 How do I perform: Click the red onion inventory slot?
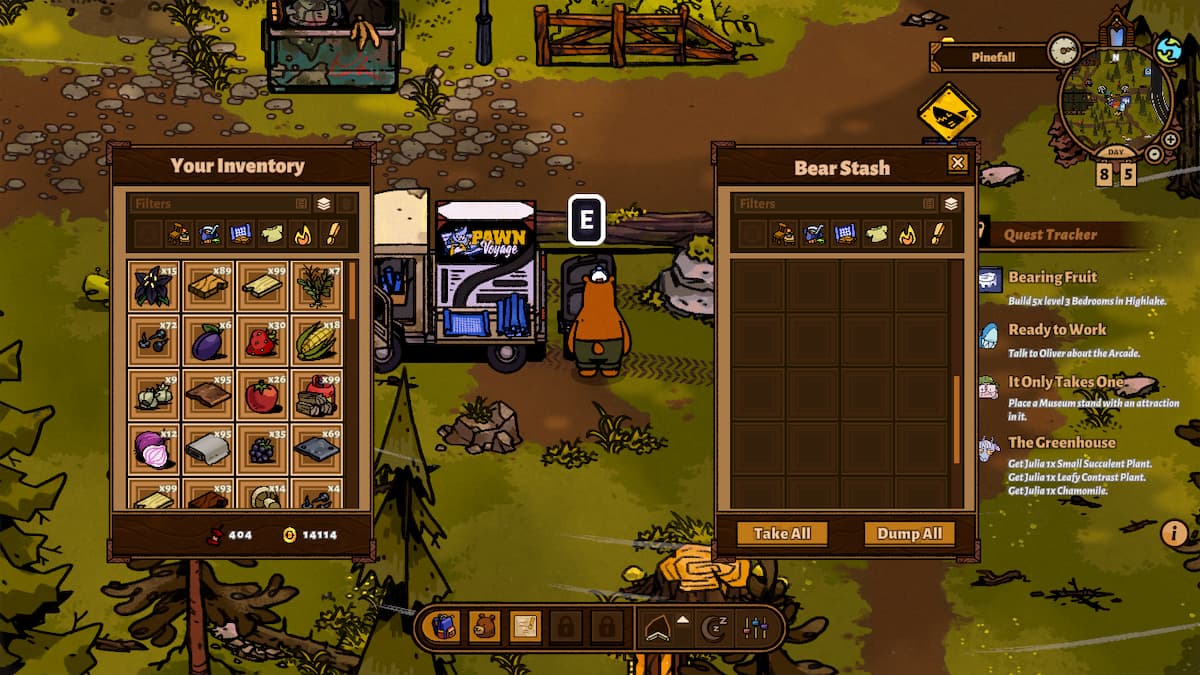click(x=154, y=450)
